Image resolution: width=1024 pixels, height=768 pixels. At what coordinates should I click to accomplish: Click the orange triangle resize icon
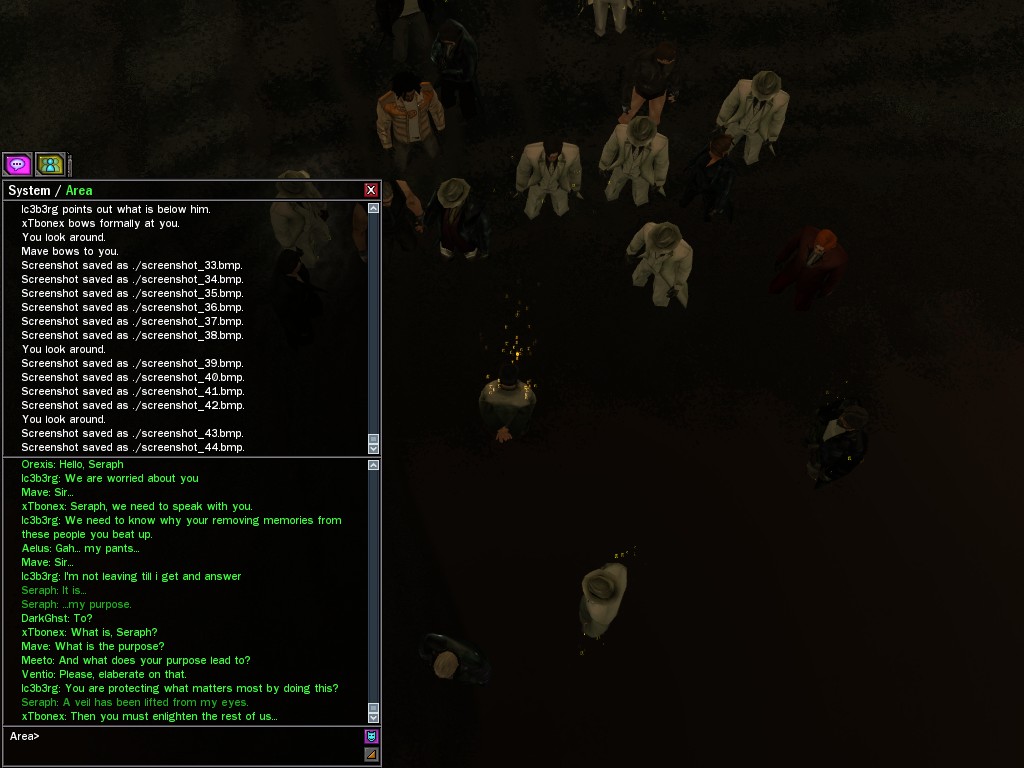tap(371, 754)
